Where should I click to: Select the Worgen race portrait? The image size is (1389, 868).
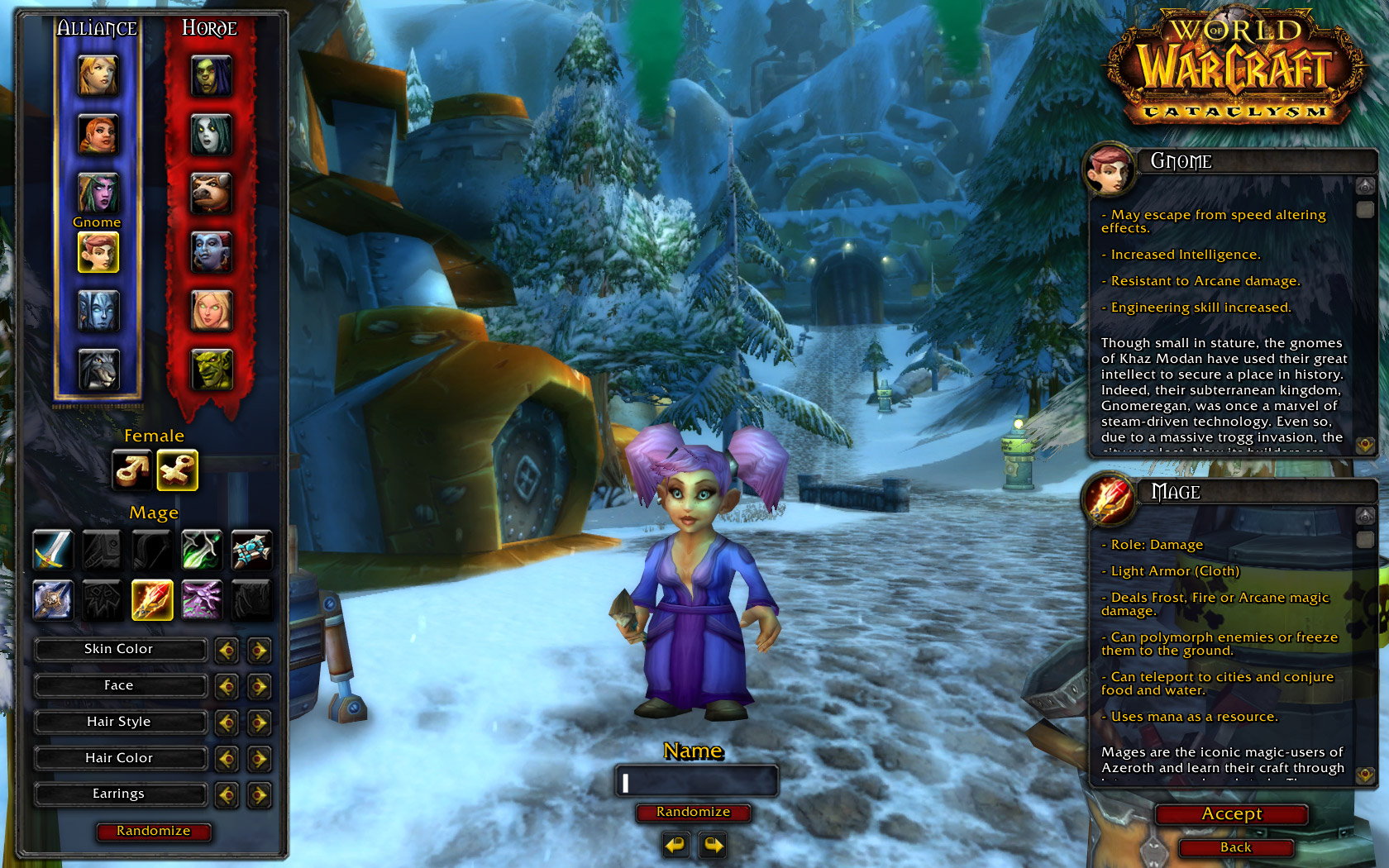tap(98, 370)
